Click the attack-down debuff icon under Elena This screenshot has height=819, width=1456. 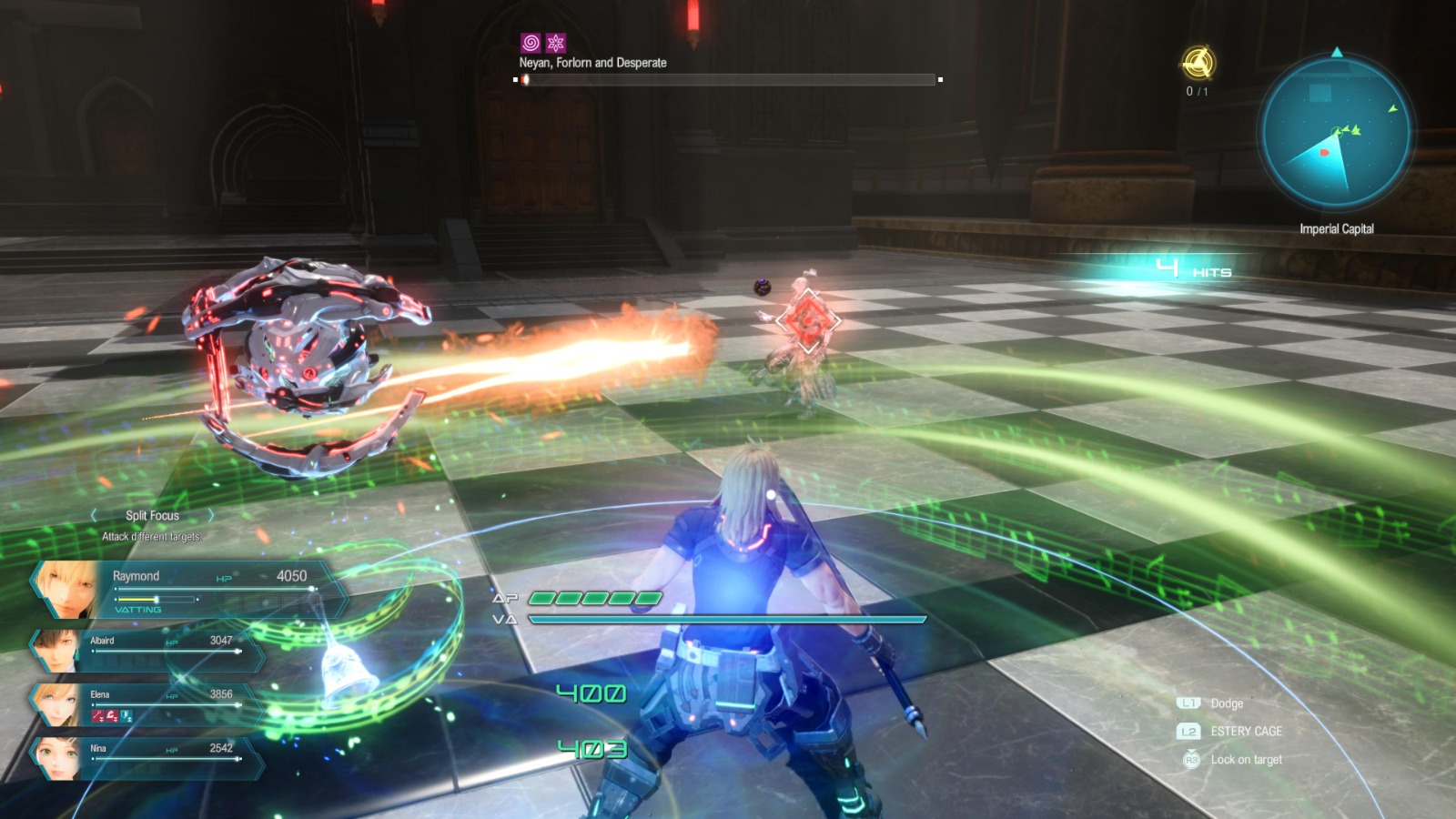click(98, 715)
